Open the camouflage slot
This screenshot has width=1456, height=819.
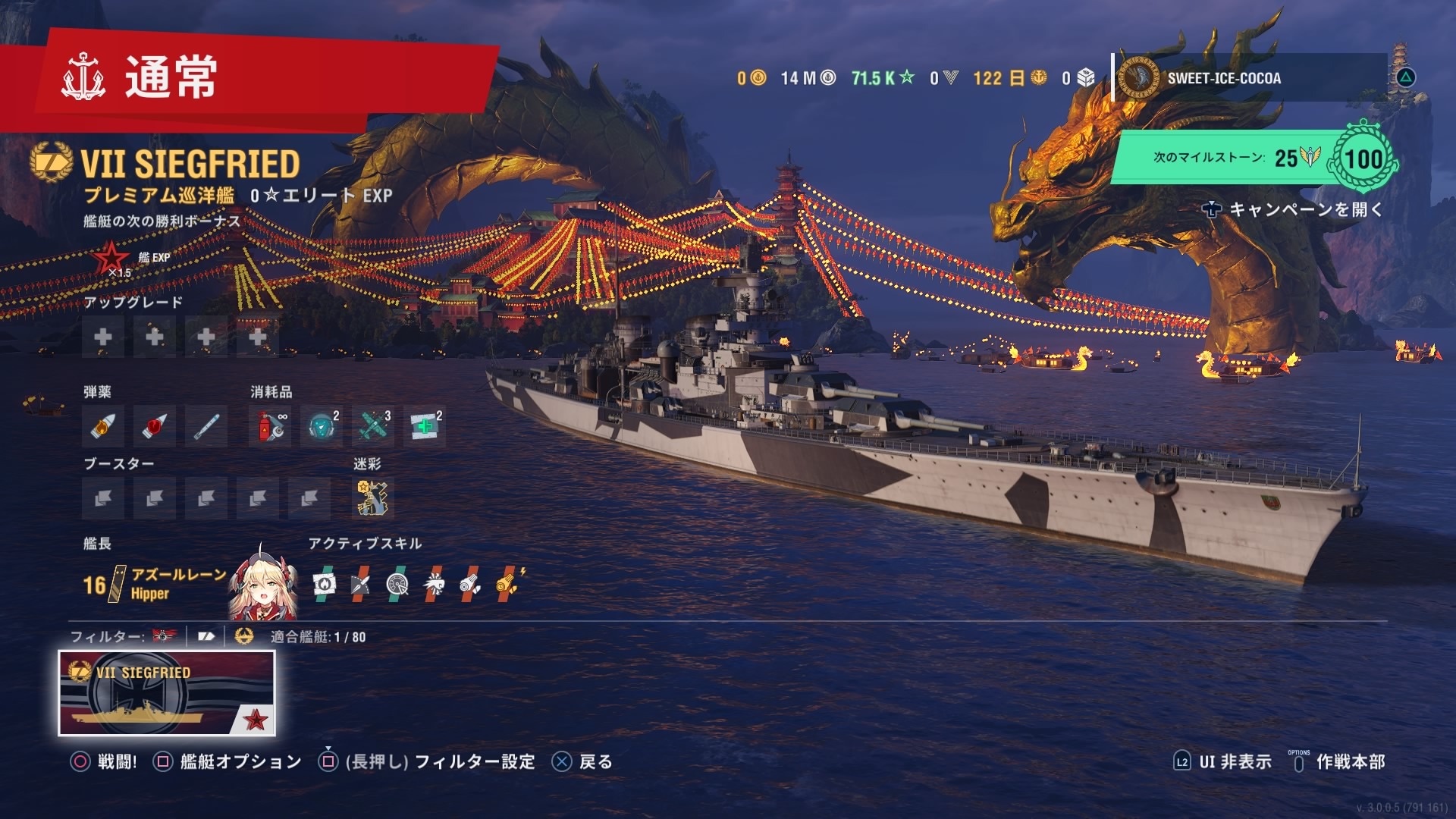(373, 497)
